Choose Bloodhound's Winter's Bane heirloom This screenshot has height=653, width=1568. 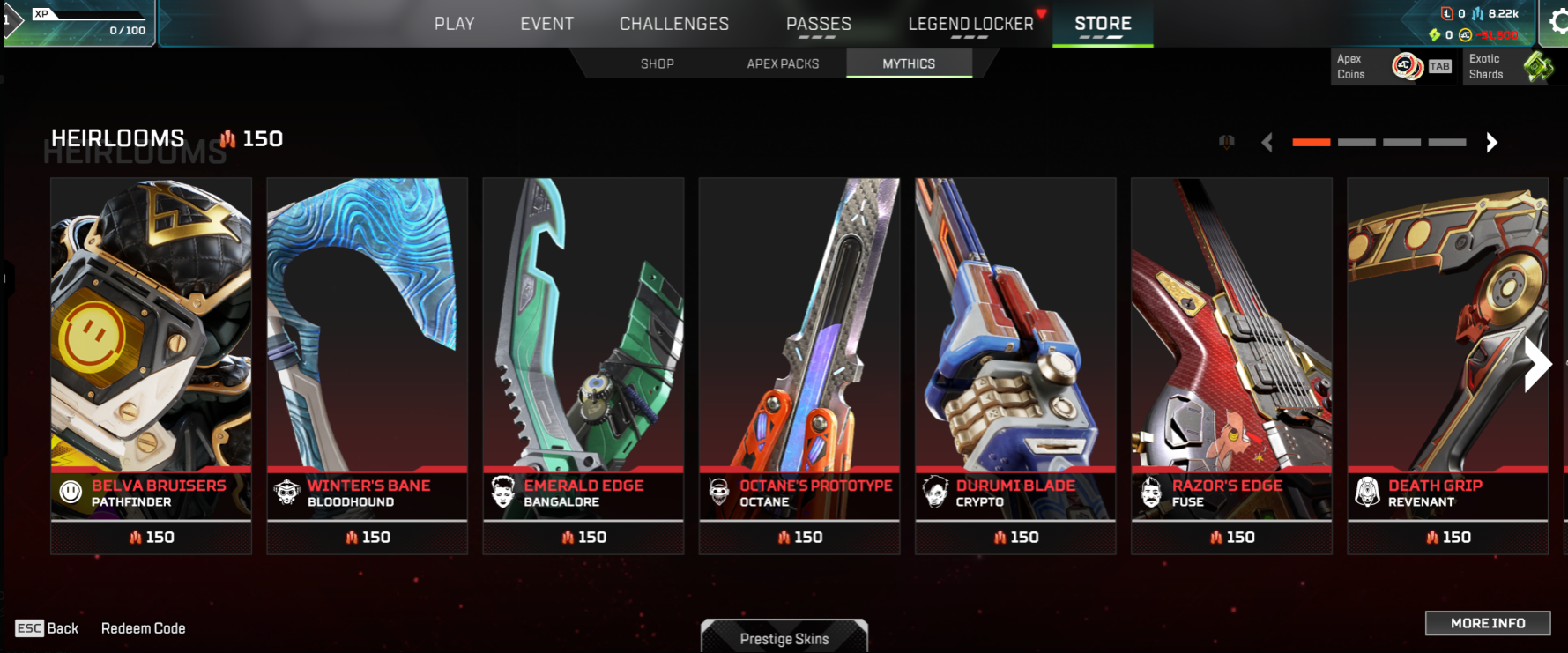[367, 352]
